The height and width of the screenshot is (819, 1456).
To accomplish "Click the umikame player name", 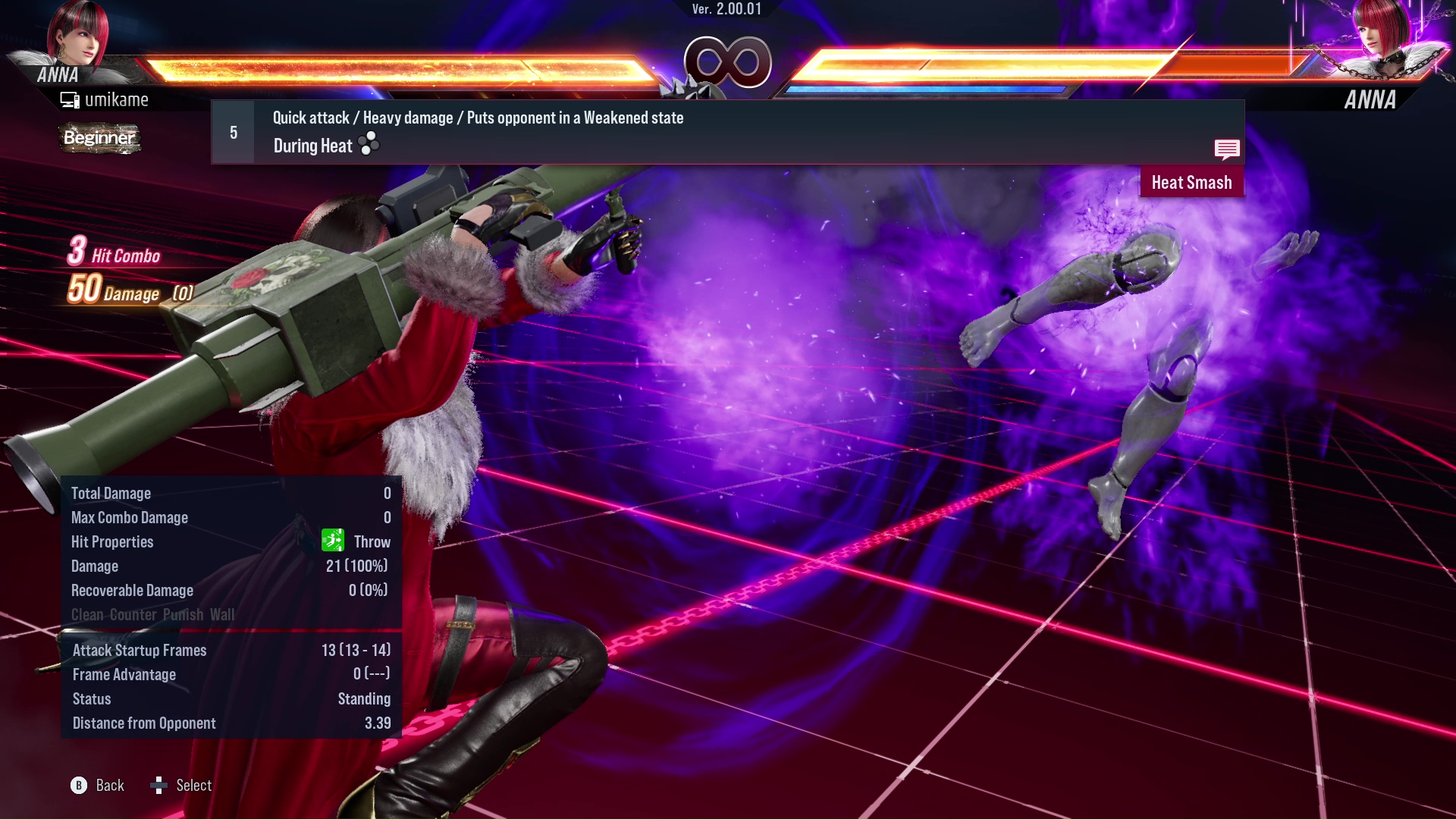I will coord(117,99).
